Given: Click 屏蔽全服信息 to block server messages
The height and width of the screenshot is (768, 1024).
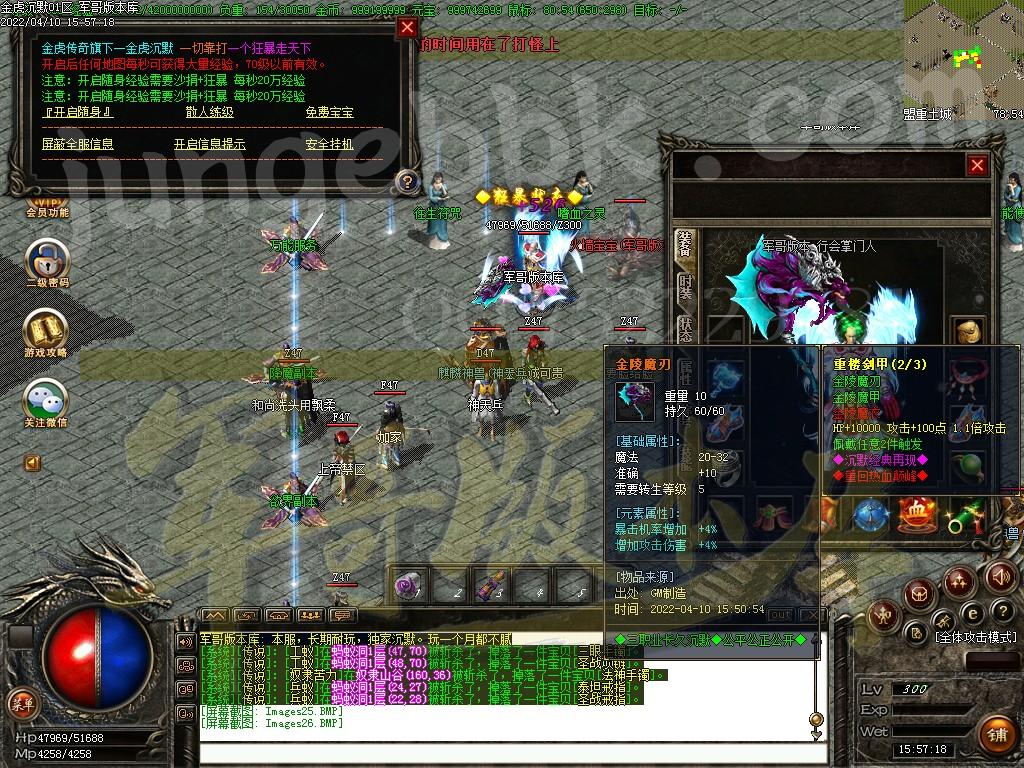Looking at the screenshot, I should click(x=78, y=144).
